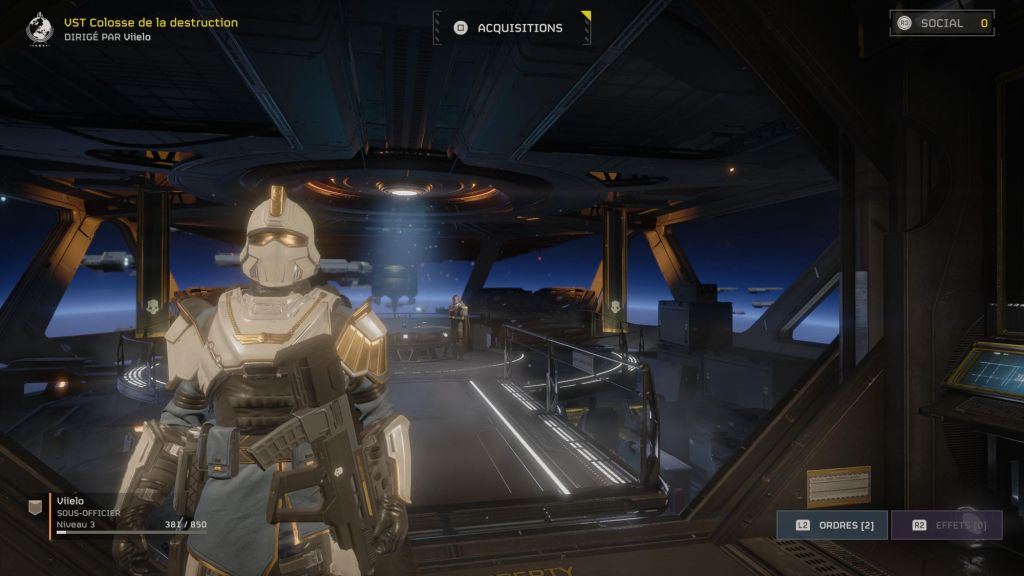Open the Effets panel
1024x576 pixels.
[x=946, y=525]
